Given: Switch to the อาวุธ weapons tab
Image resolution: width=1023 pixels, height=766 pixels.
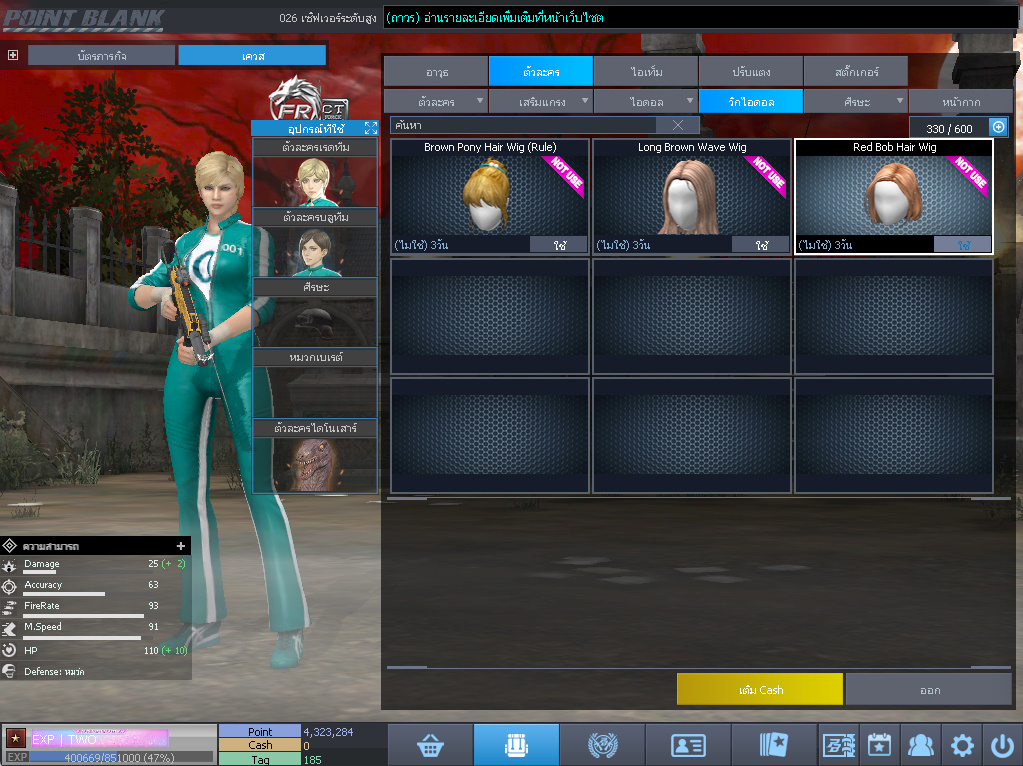Looking at the screenshot, I should [436, 72].
